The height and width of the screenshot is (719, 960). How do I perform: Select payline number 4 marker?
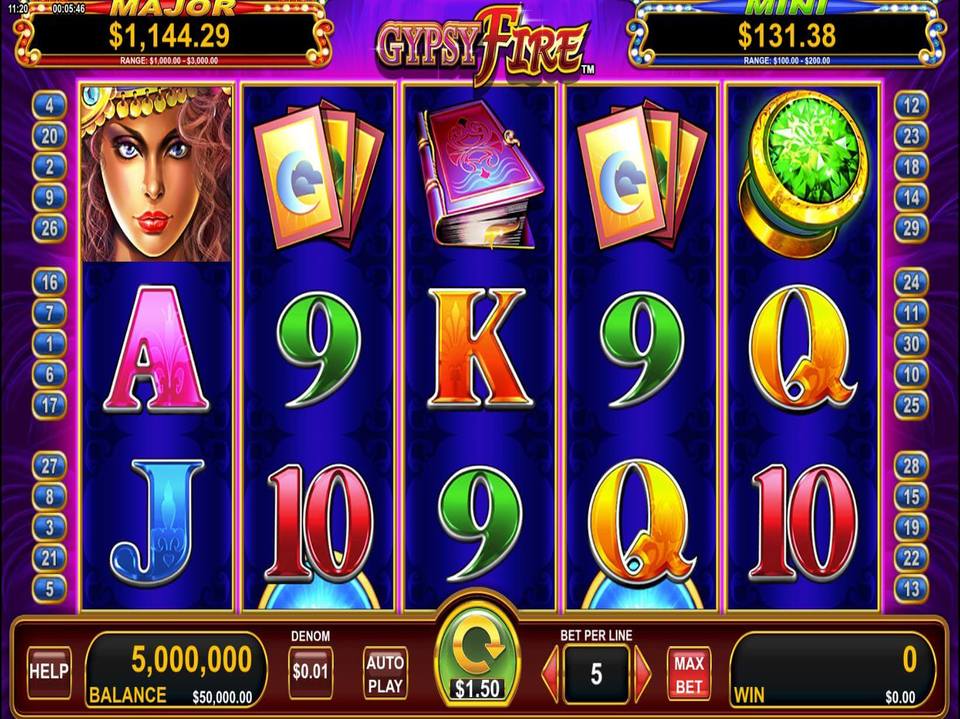pyautogui.click(x=49, y=104)
